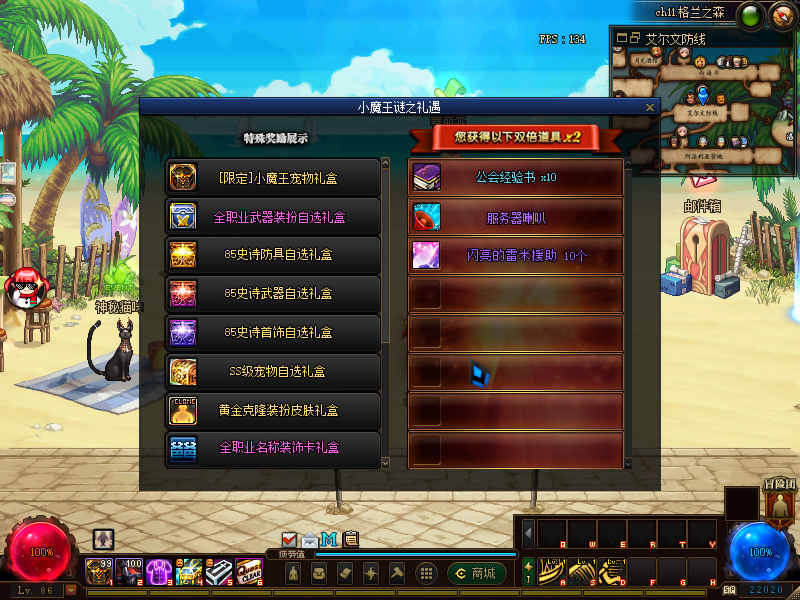800x600 pixels.
Task: Click the 公会经验书 x10 reward item
Action: tap(516, 178)
